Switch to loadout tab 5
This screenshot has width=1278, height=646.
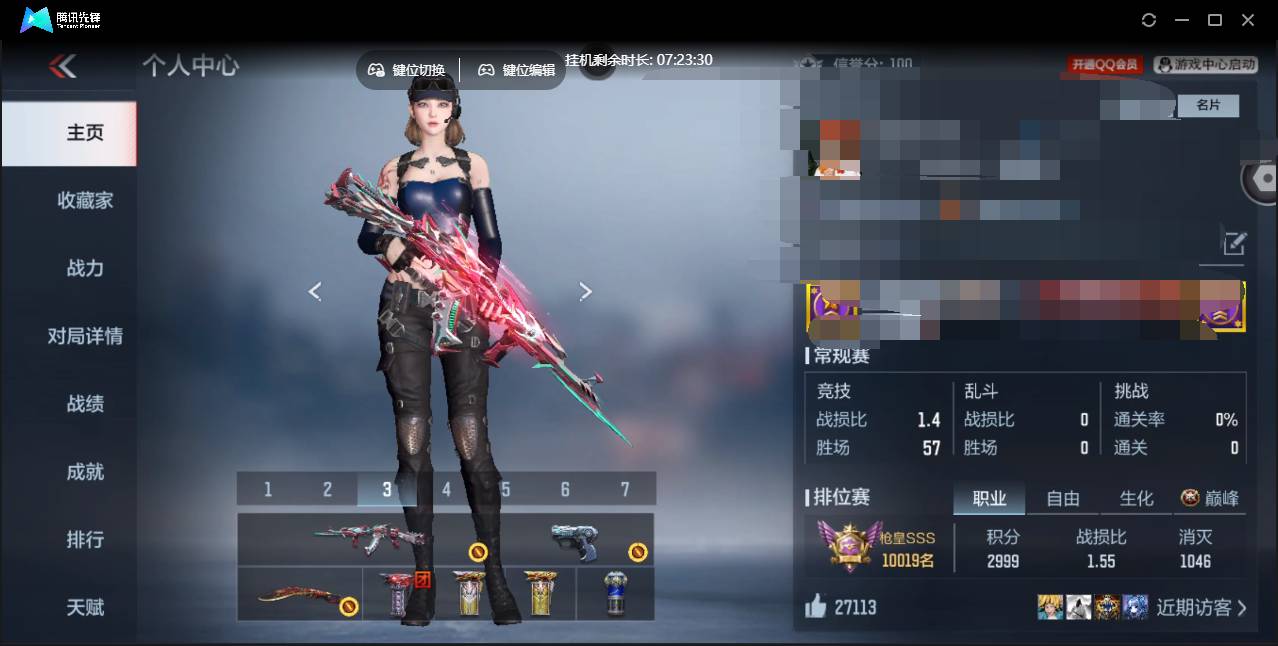(505, 489)
